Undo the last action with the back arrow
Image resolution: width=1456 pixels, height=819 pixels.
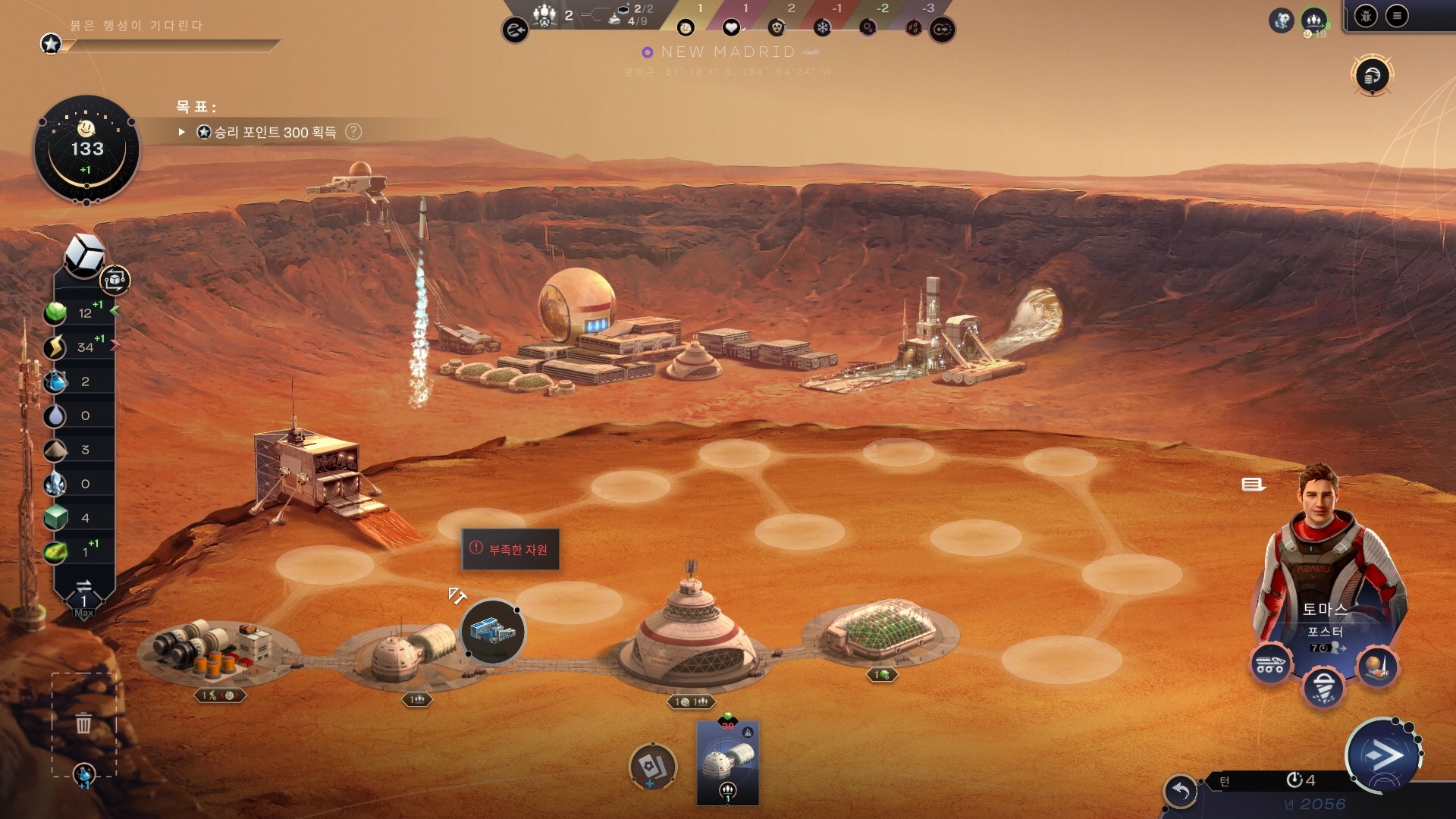tap(1181, 792)
